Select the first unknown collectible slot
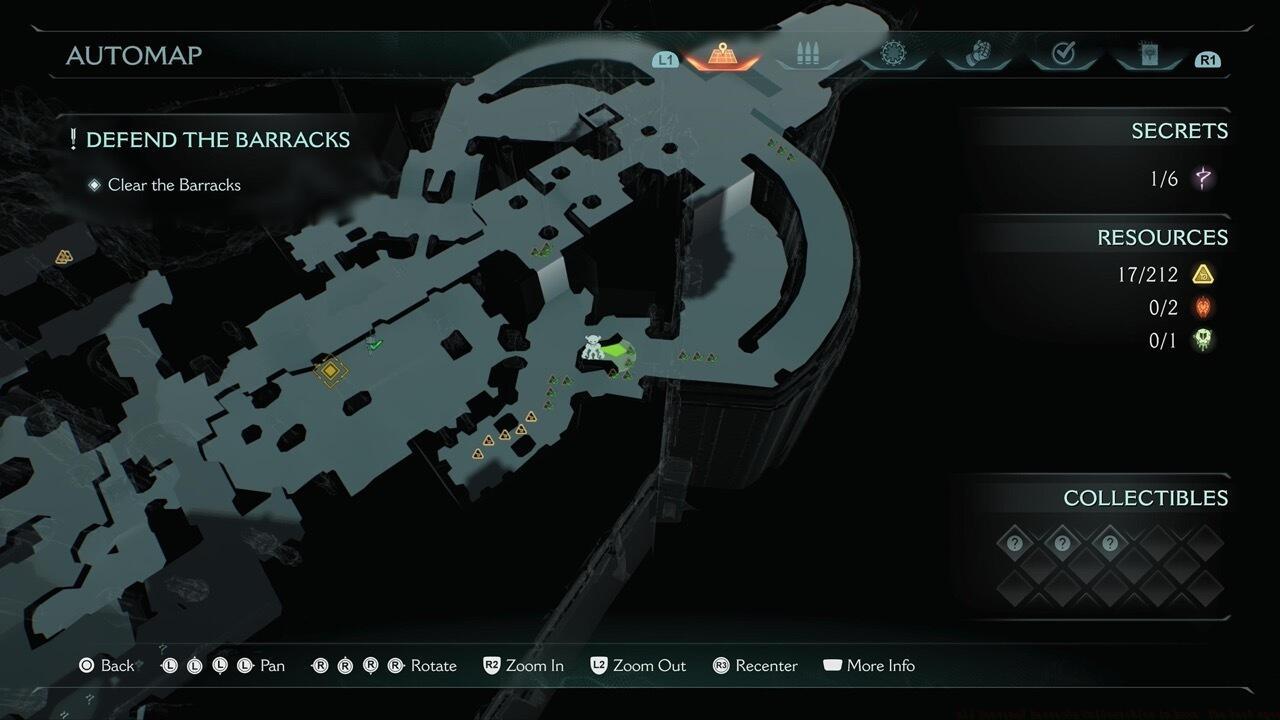Viewport: 1280px width, 720px height. [x=1015, y=544]
